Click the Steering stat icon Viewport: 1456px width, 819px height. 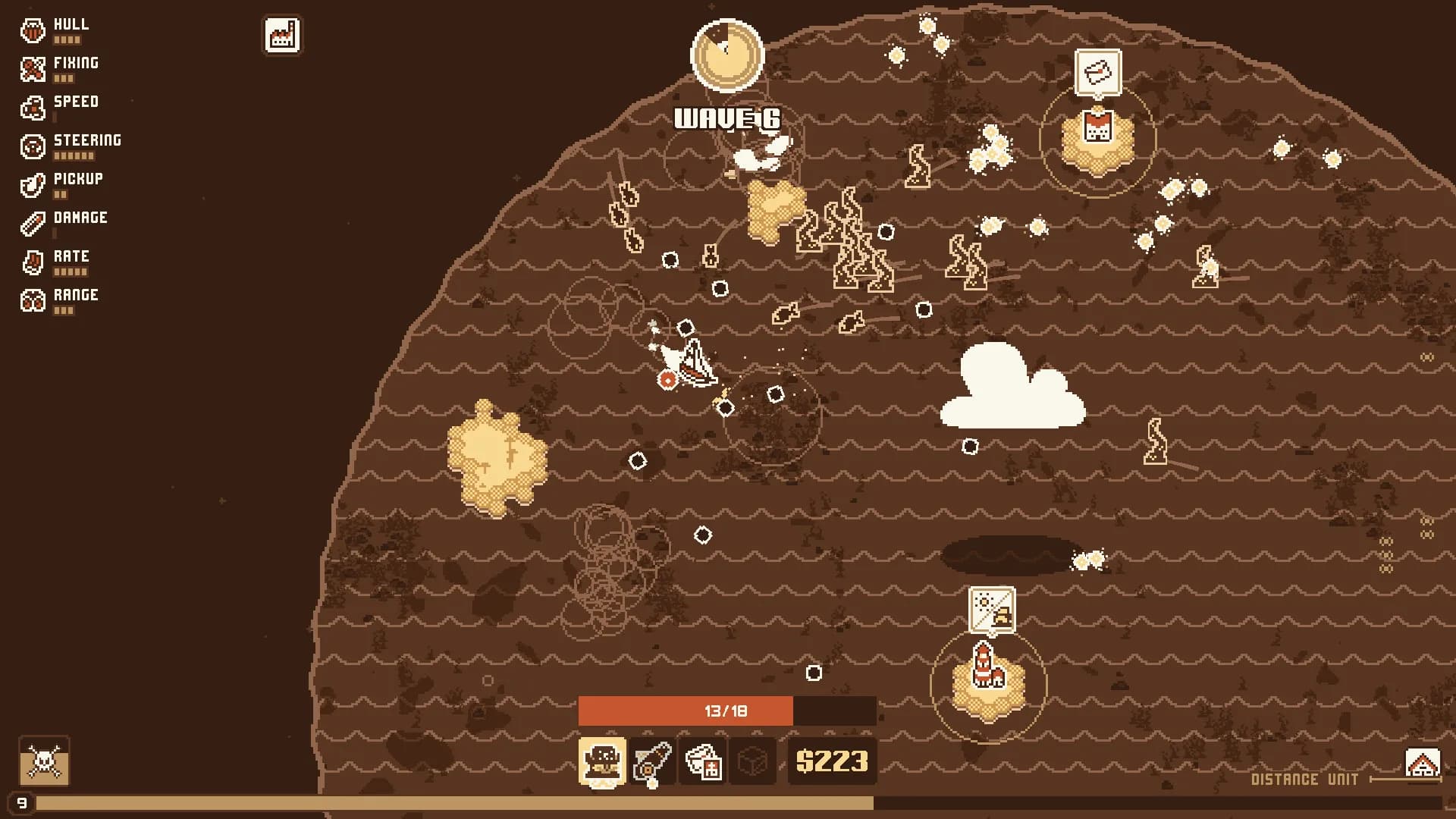(32, 146)
